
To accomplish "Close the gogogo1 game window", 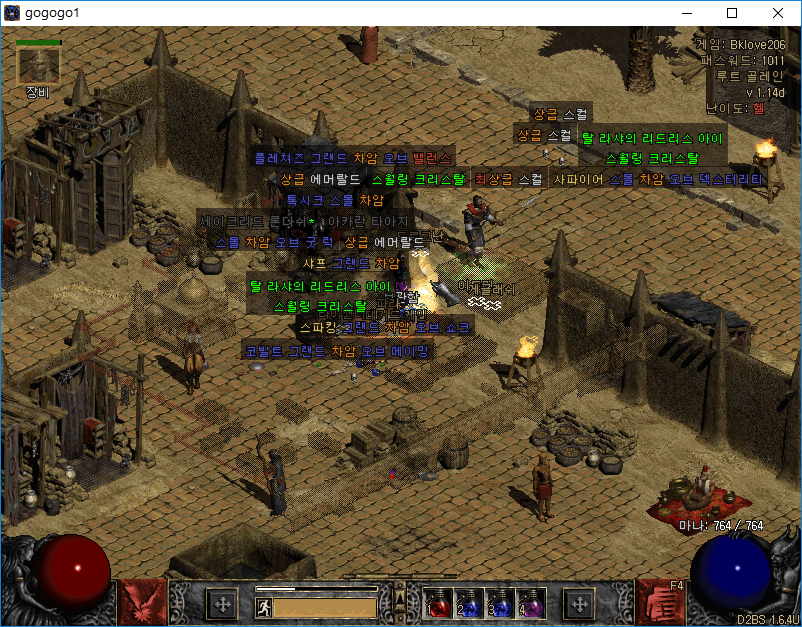I will 778,13.
